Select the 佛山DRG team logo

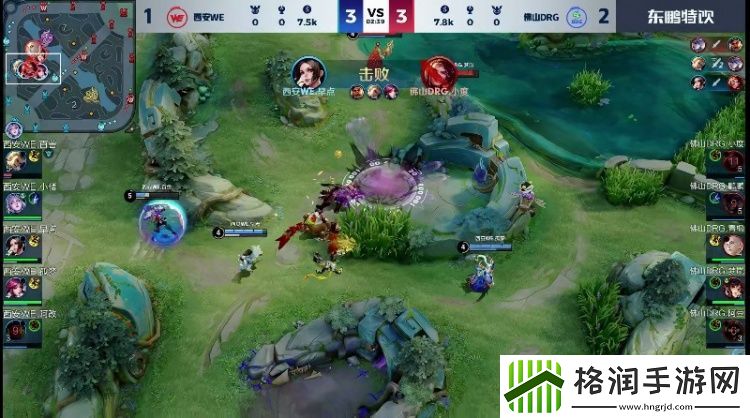click(x=577, y=17)
